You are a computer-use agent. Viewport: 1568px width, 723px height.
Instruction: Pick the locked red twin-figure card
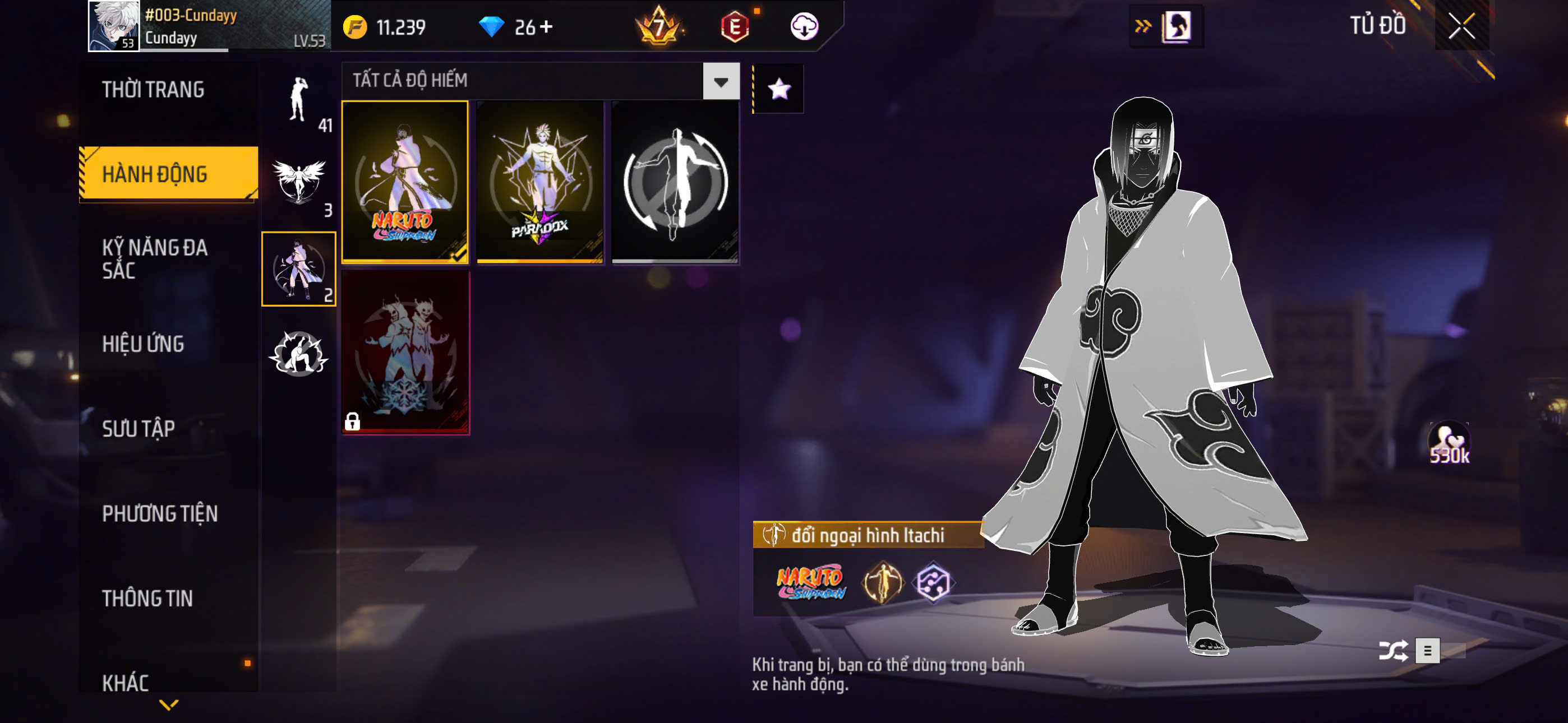pyautogui.click(x=405, y=353)
